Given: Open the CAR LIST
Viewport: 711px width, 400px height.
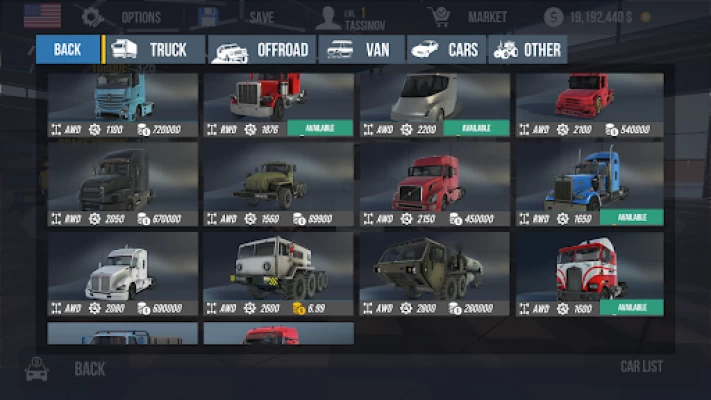Looking at the screenshot, I should pyautogui.click(x=641, y=367).
